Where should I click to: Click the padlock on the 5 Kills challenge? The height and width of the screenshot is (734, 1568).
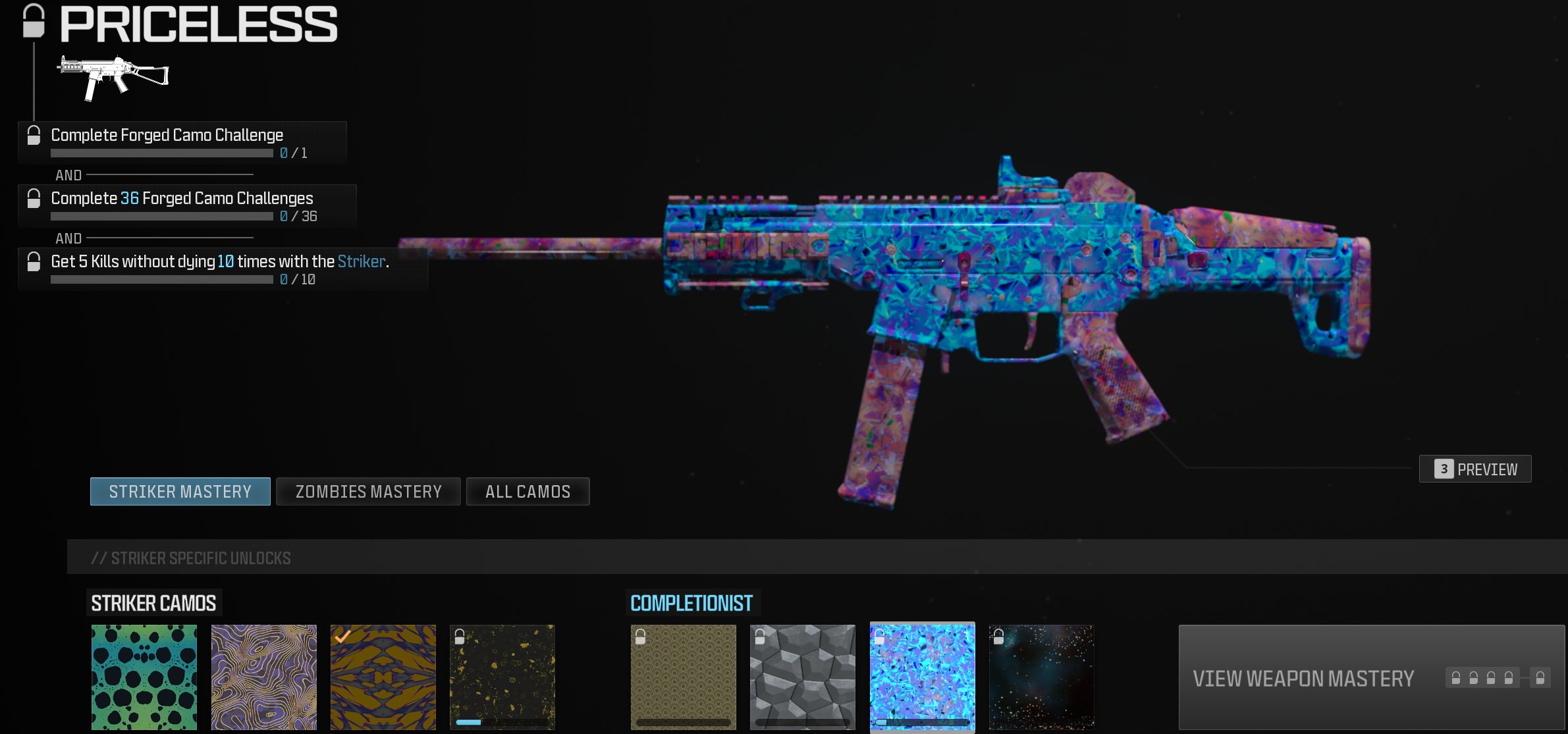point(32,263)
